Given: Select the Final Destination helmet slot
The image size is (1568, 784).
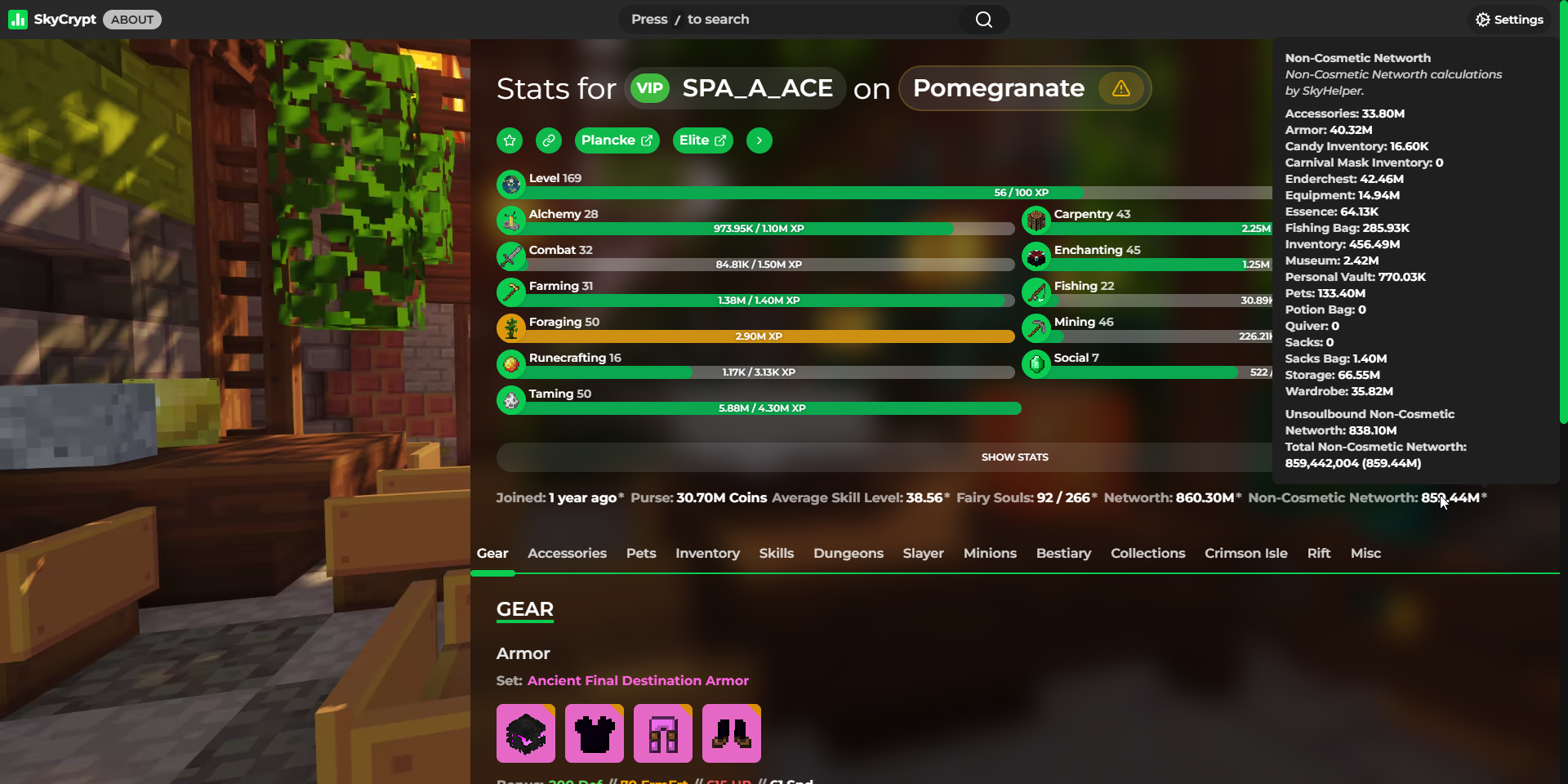Looking at the screenshot, I should 526,733.
